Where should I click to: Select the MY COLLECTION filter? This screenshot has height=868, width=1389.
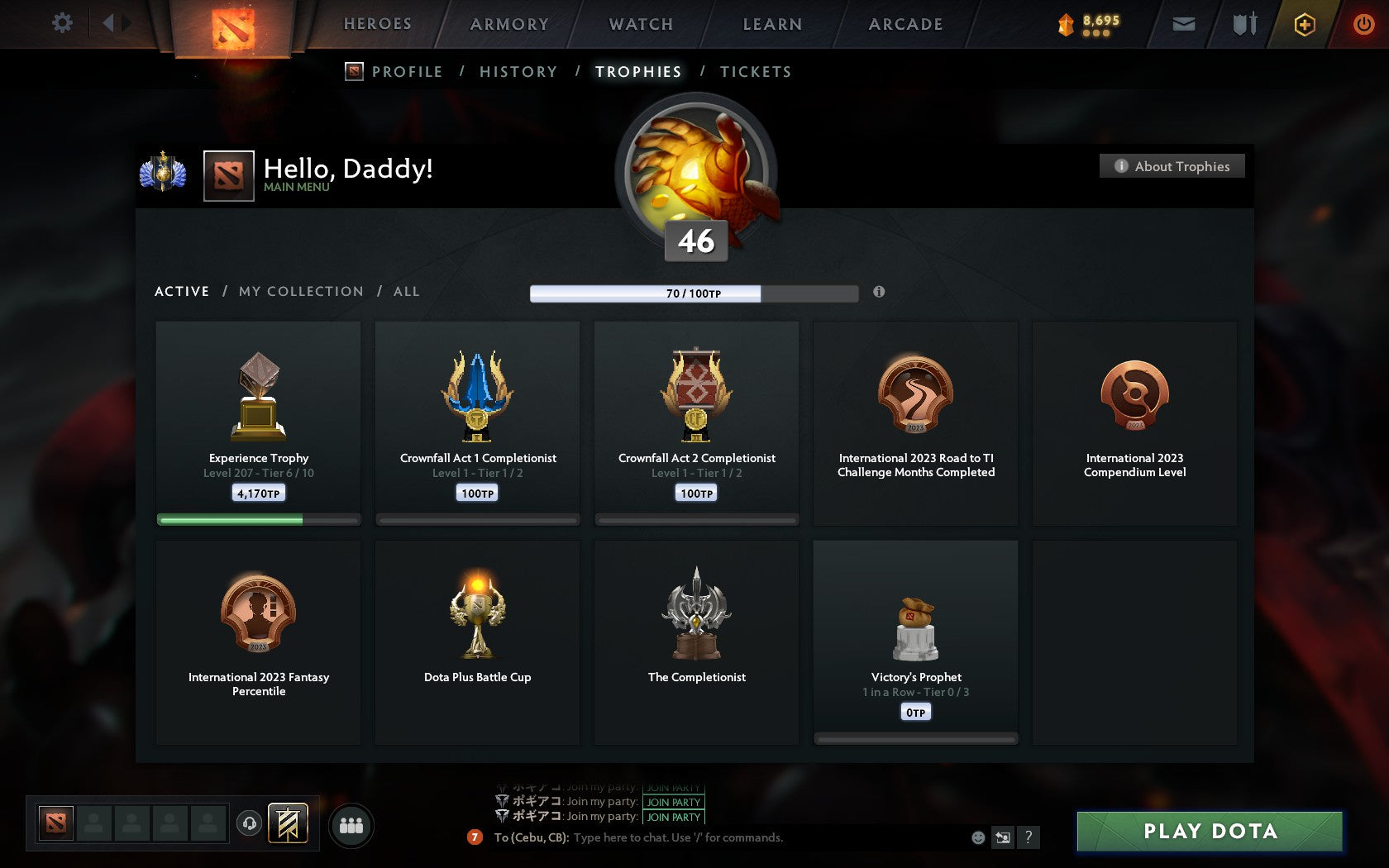click(x=300, y=291)
